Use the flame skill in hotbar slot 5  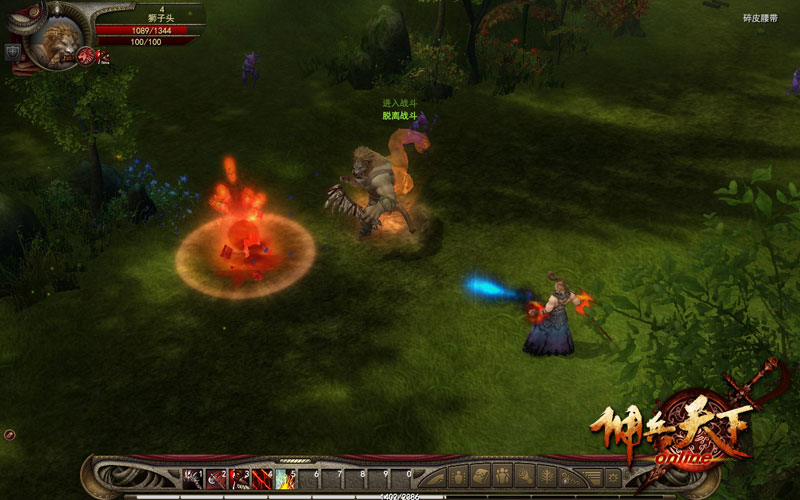[x=286, y=478]
